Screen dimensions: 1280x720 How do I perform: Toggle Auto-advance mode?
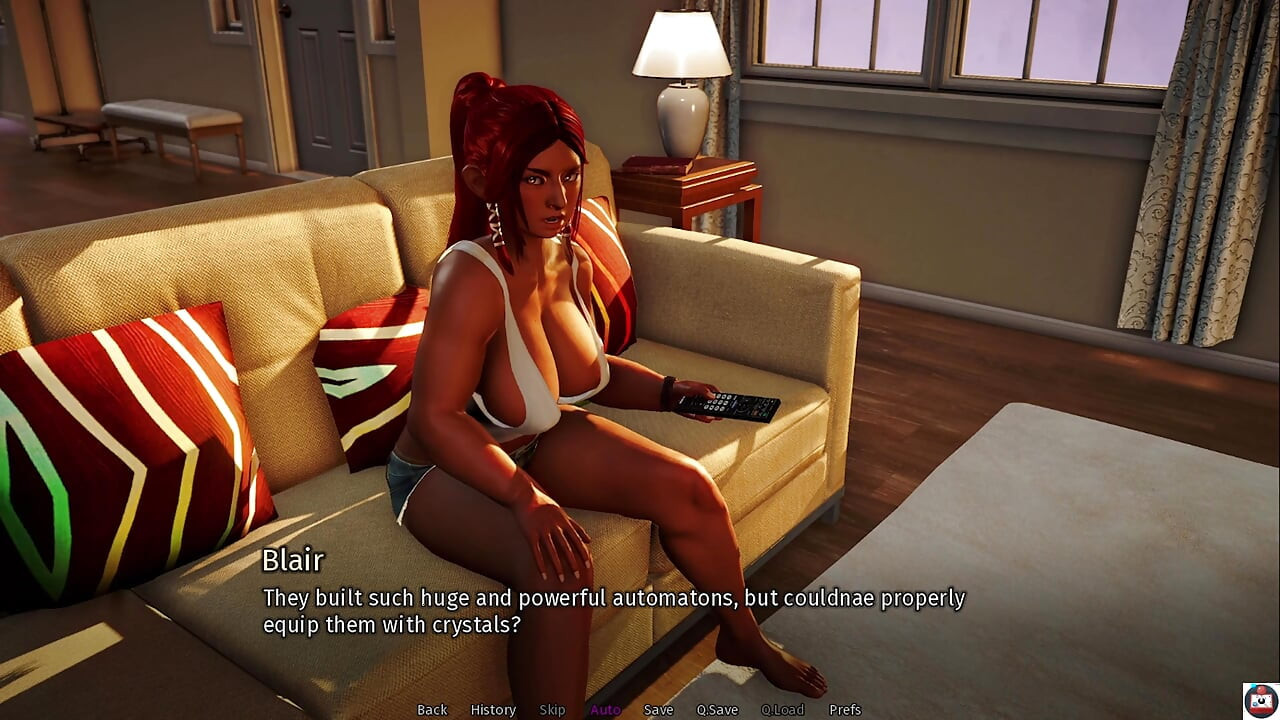pos(605,710)
